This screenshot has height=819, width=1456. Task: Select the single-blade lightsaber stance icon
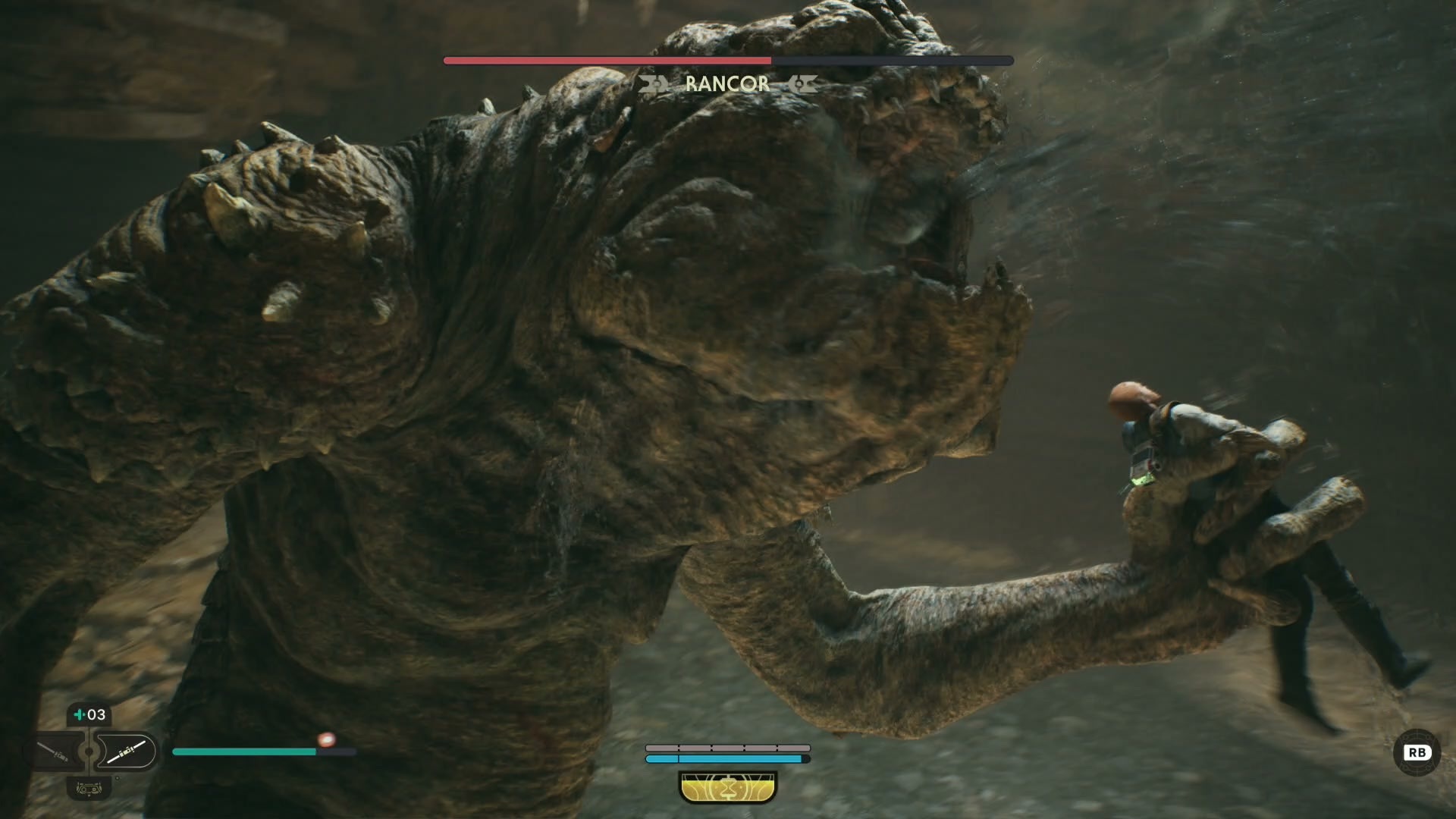(53, 752)
